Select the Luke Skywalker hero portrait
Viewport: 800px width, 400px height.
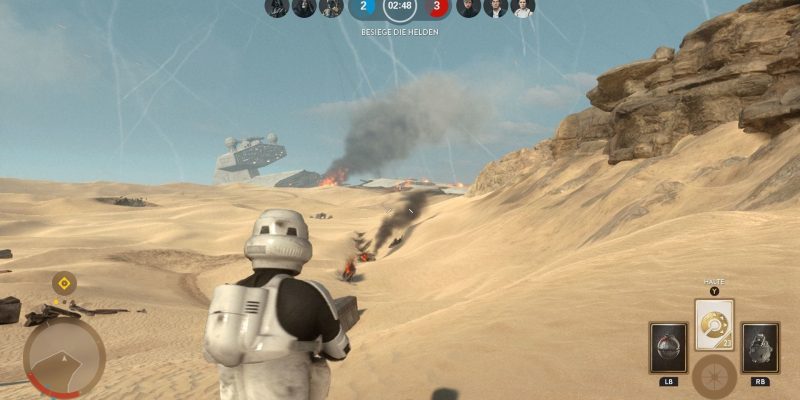(x=468, y=8)
